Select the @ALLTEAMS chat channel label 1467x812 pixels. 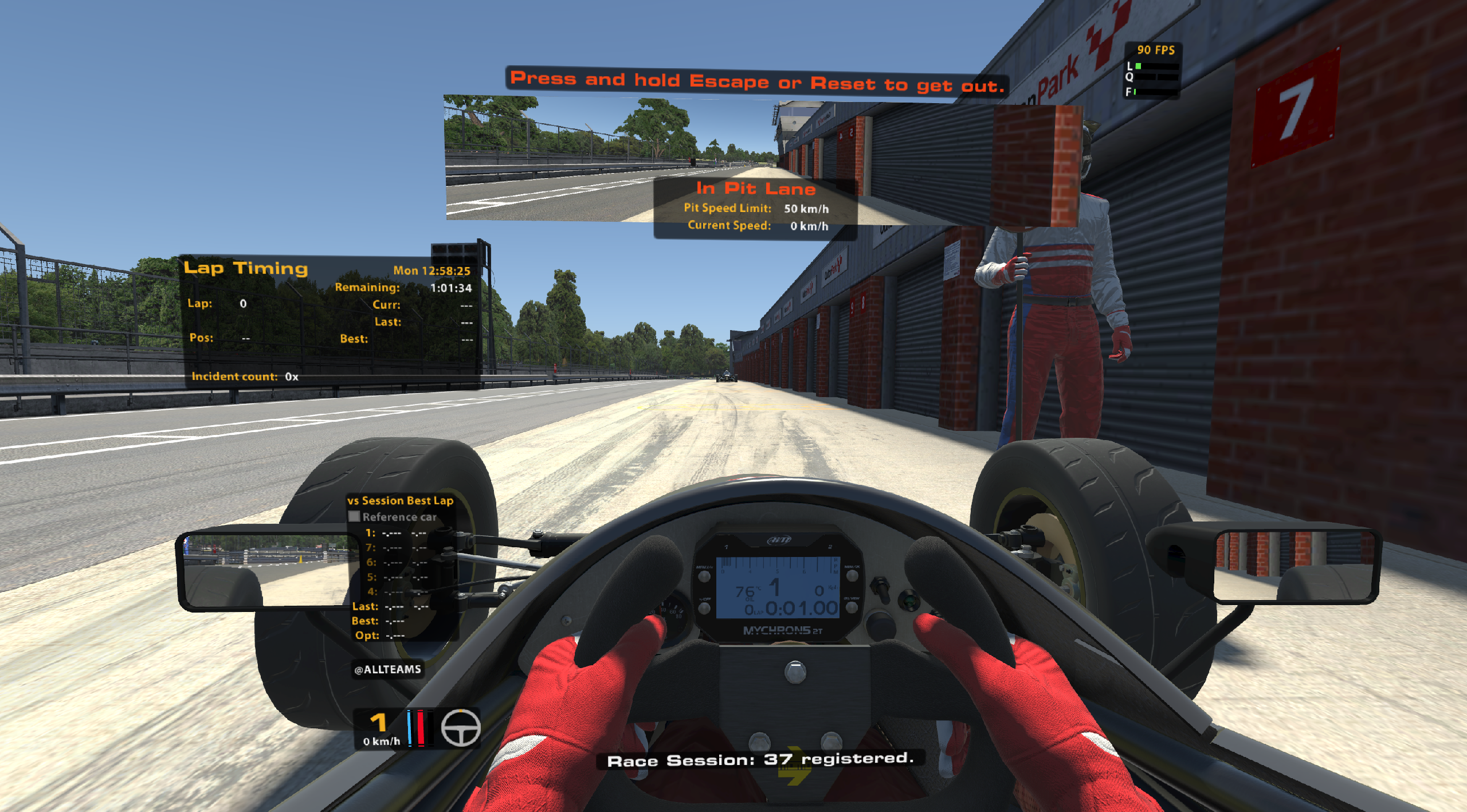(x=388, y=669)
